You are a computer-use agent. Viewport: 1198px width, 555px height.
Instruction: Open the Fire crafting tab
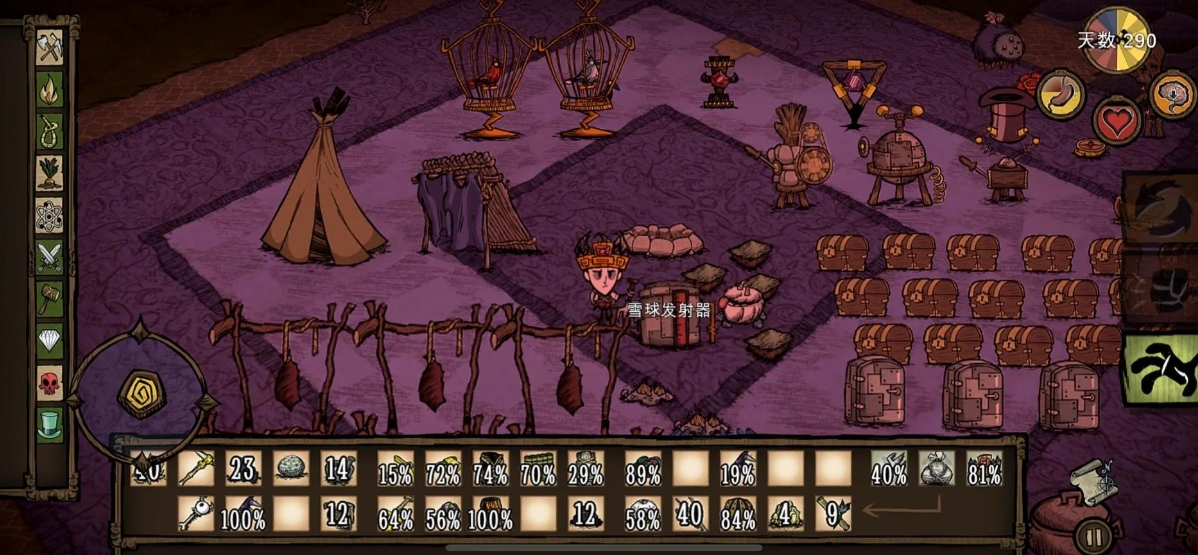point(50,90)
